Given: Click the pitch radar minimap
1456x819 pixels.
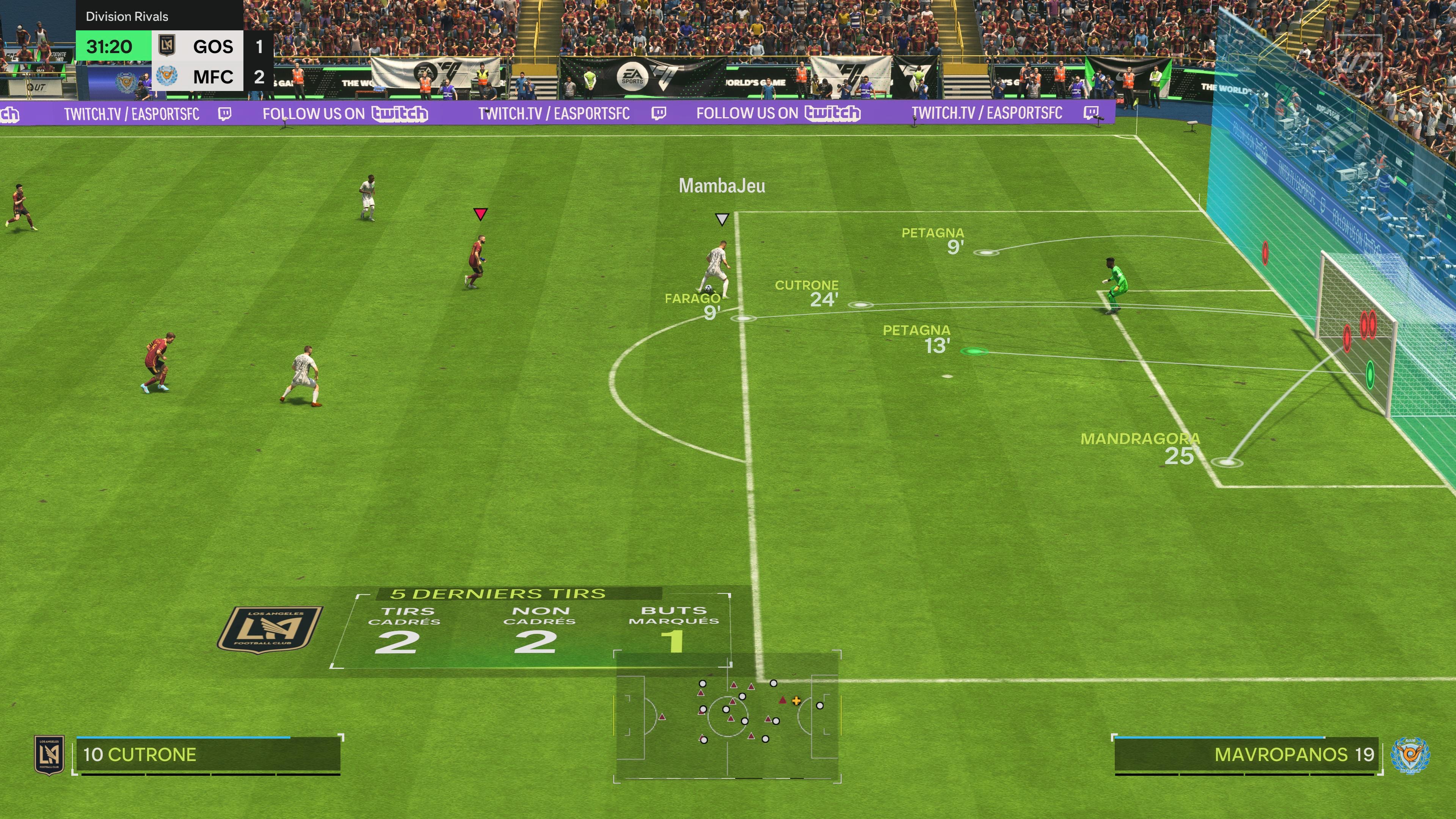Looking at the screenshot, I should tap(727, 716).
